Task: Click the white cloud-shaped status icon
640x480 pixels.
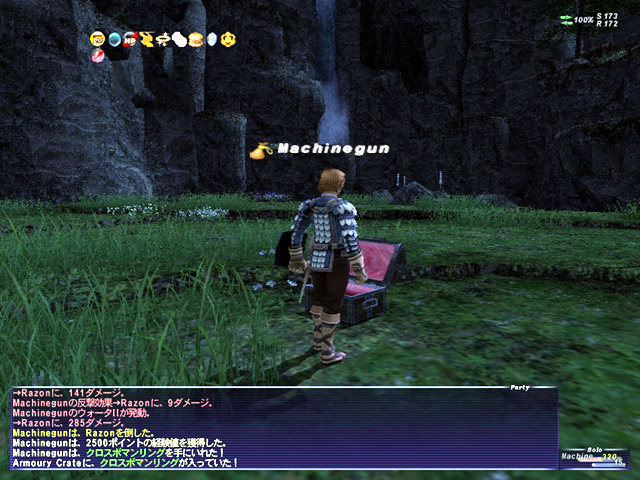Action: [179, 39]
